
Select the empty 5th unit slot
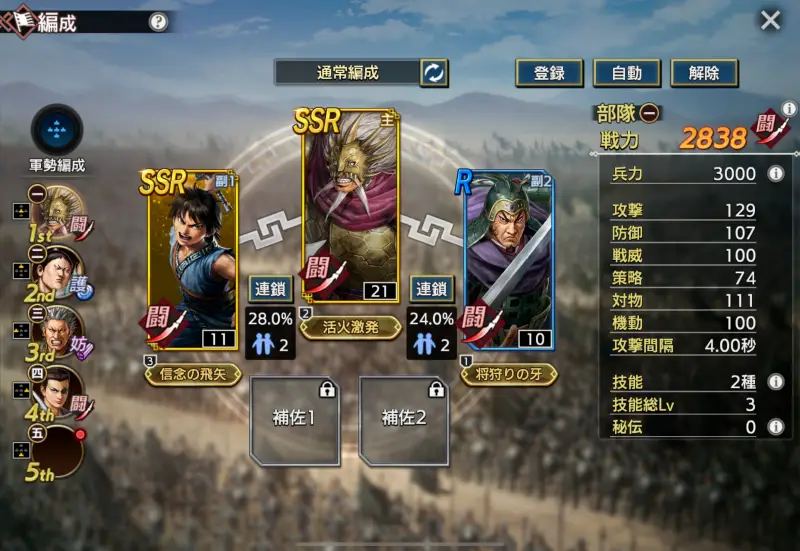click(x=63, y=451)
